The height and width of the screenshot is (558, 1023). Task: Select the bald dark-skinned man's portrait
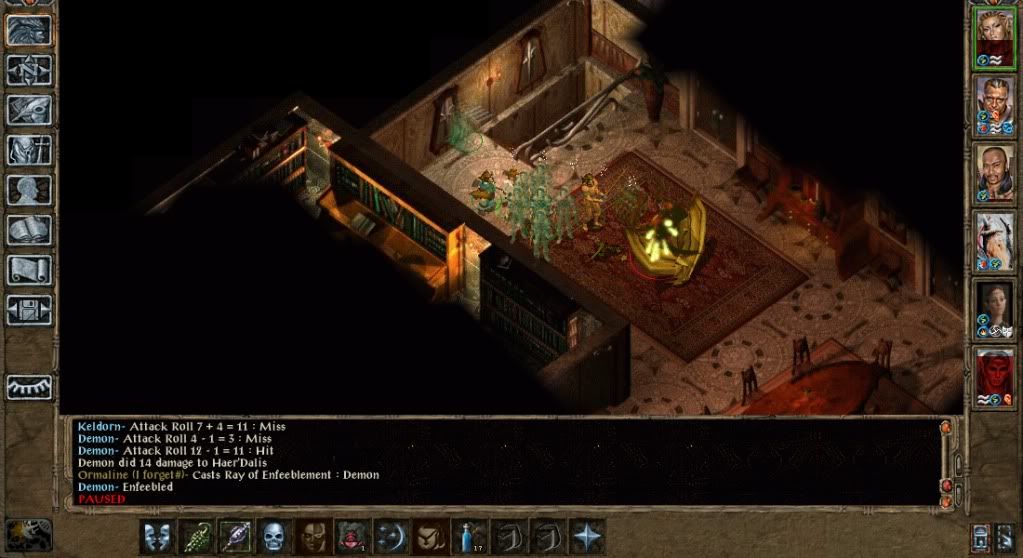[994, 172]
